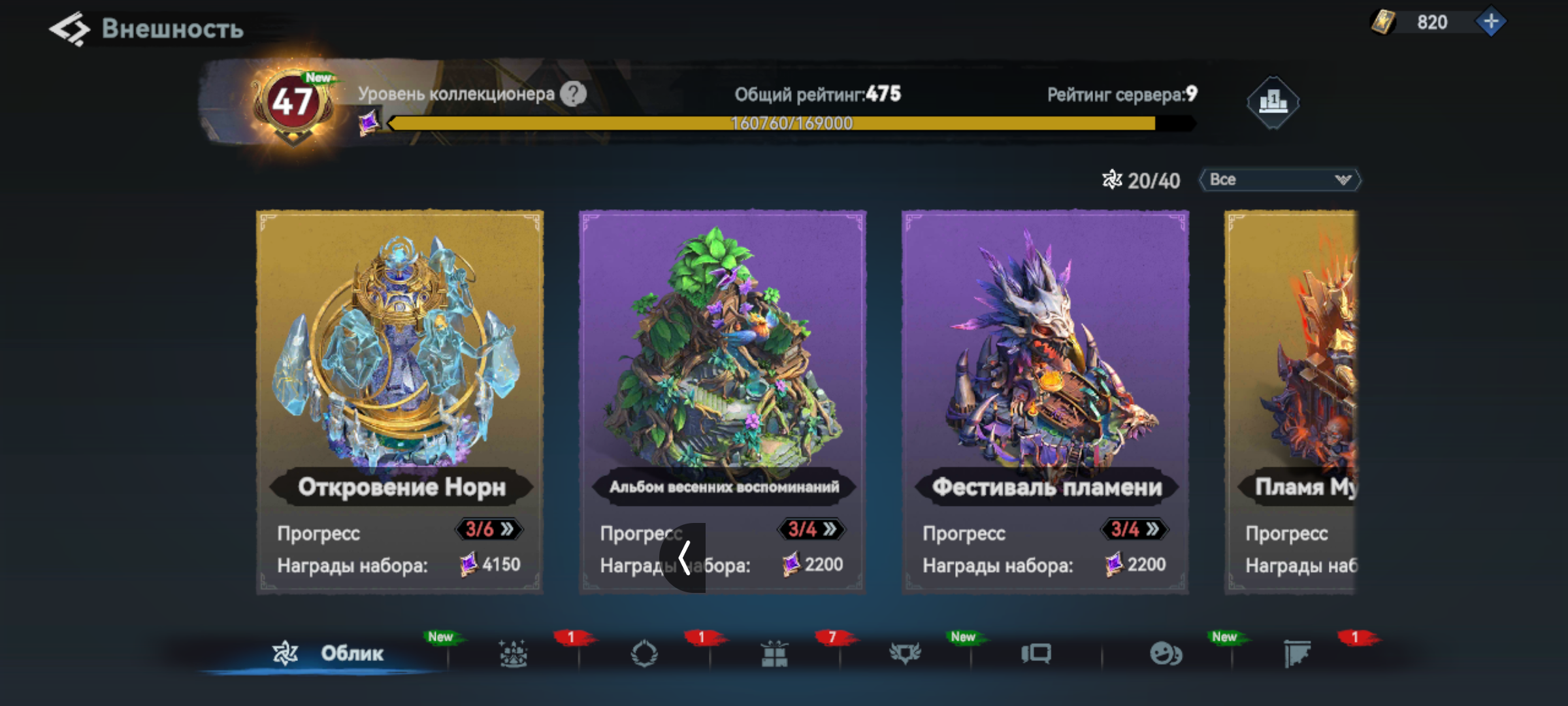Switch to the chat bubble tab
The width and height of the screenshot is (1568, 706).
1036,653
